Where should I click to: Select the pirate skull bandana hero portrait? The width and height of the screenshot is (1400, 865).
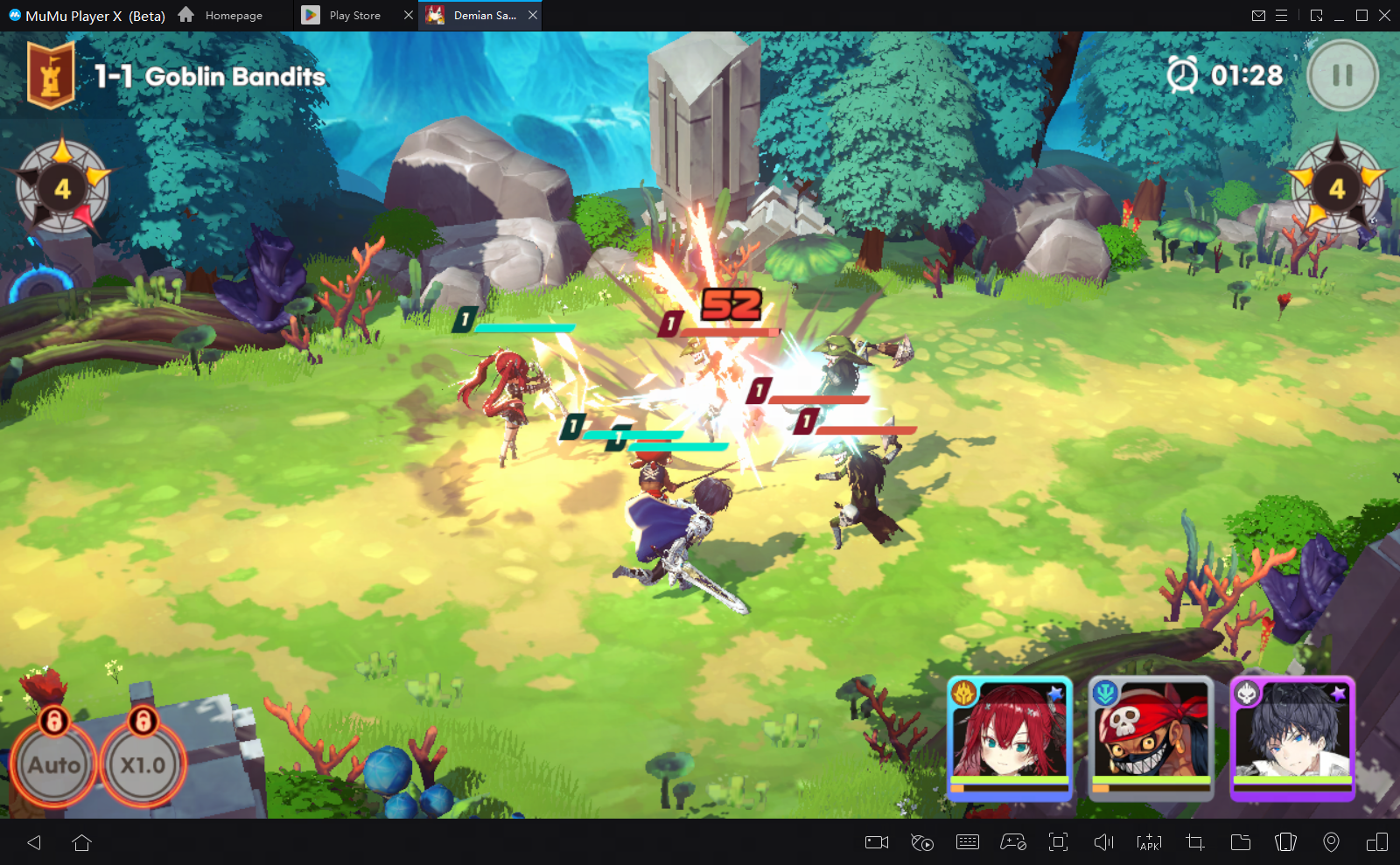[x=1151, y=738]
